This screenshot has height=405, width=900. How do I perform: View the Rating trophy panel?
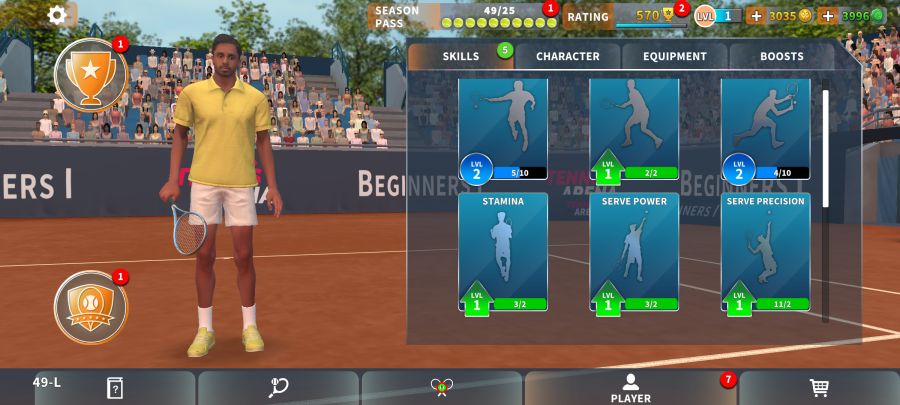pyautogui.click(x=626, y=16)
